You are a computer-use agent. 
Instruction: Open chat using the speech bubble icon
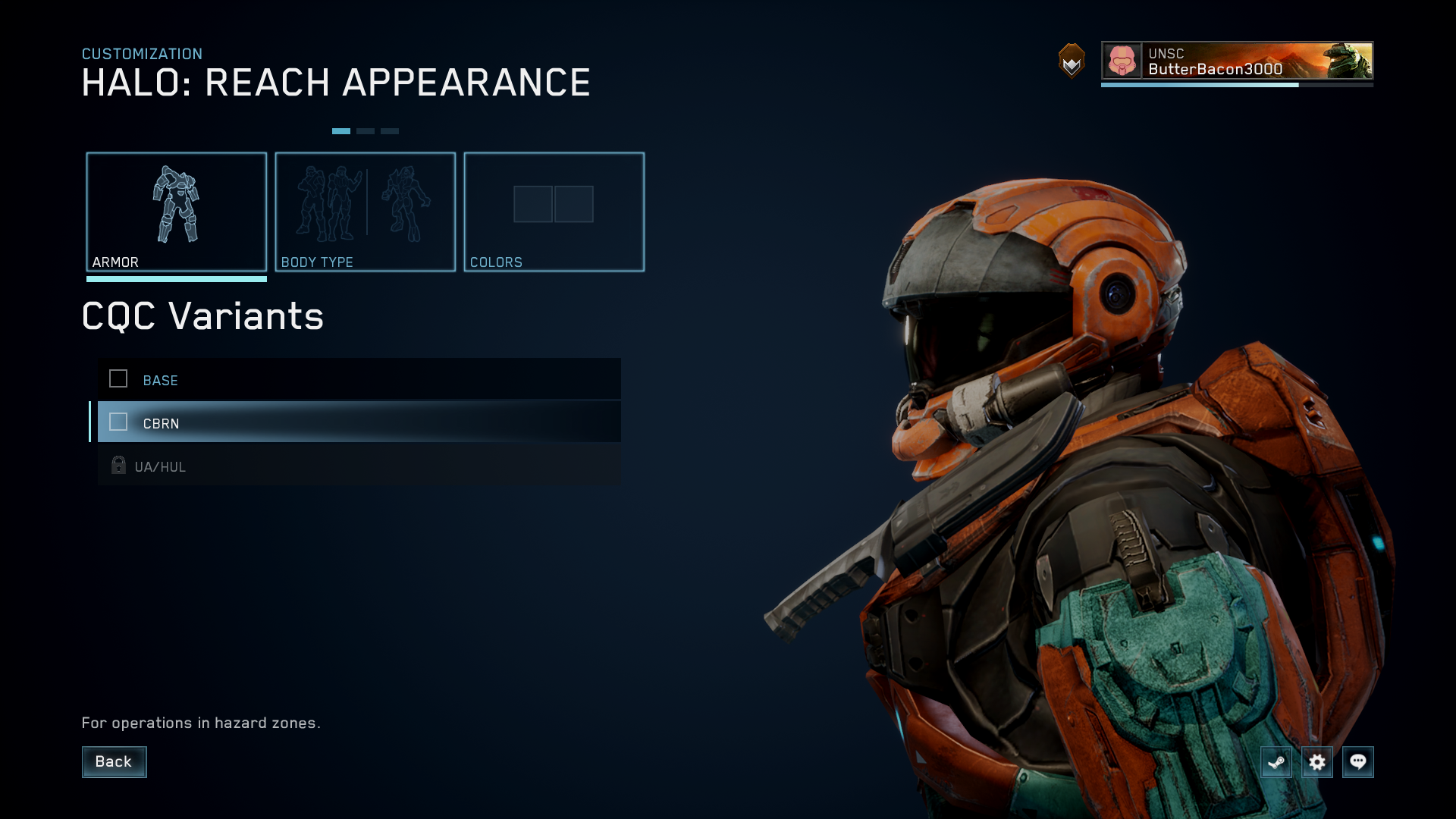click(x=1359, y=762)
